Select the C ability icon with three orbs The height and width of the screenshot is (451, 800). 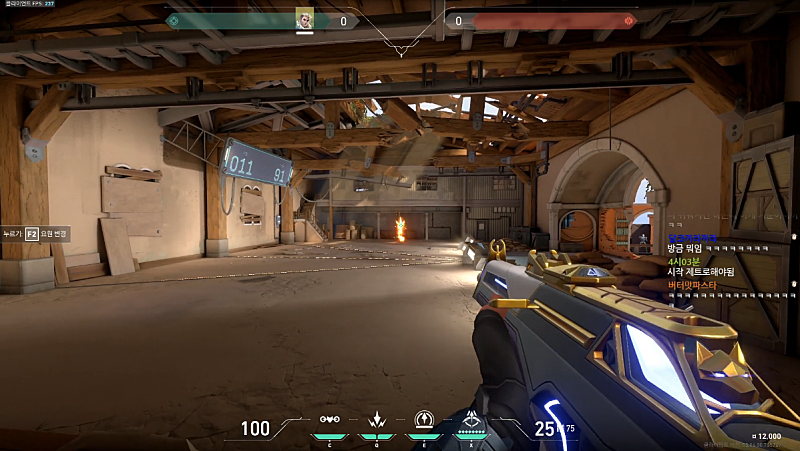(x=330, y=420)
